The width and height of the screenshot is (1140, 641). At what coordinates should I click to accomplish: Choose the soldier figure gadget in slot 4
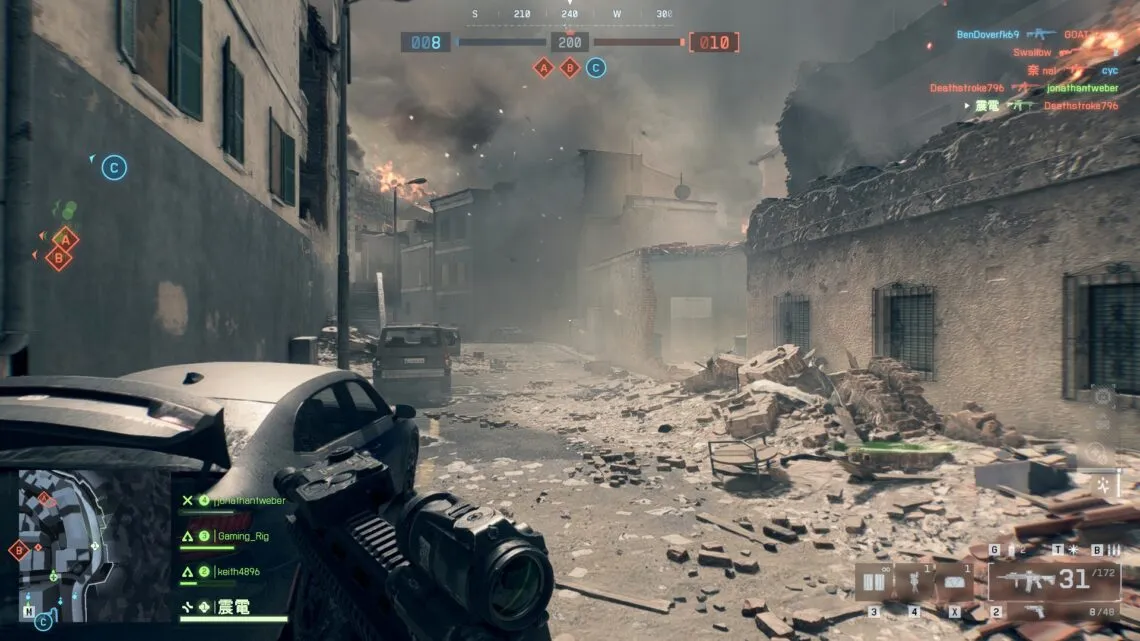tap(913, 582)
